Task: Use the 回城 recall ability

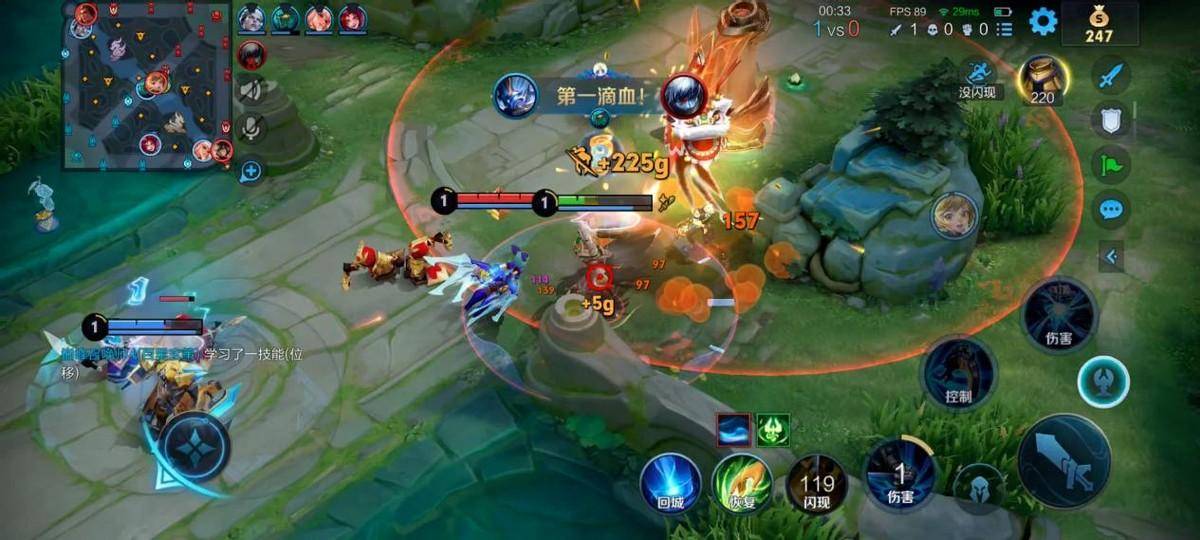Action: 669,483
